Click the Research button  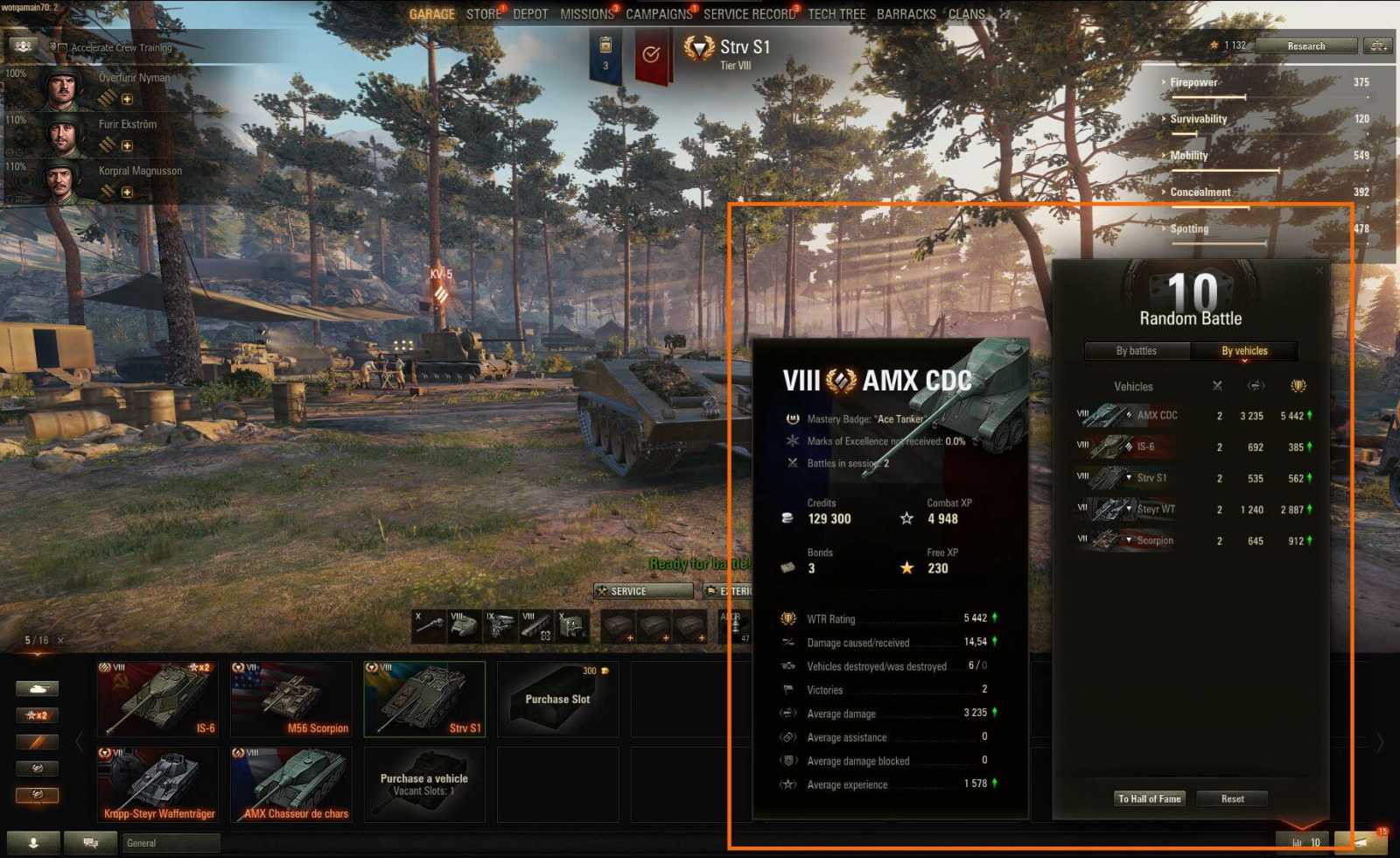click(x=1305, y=46)
